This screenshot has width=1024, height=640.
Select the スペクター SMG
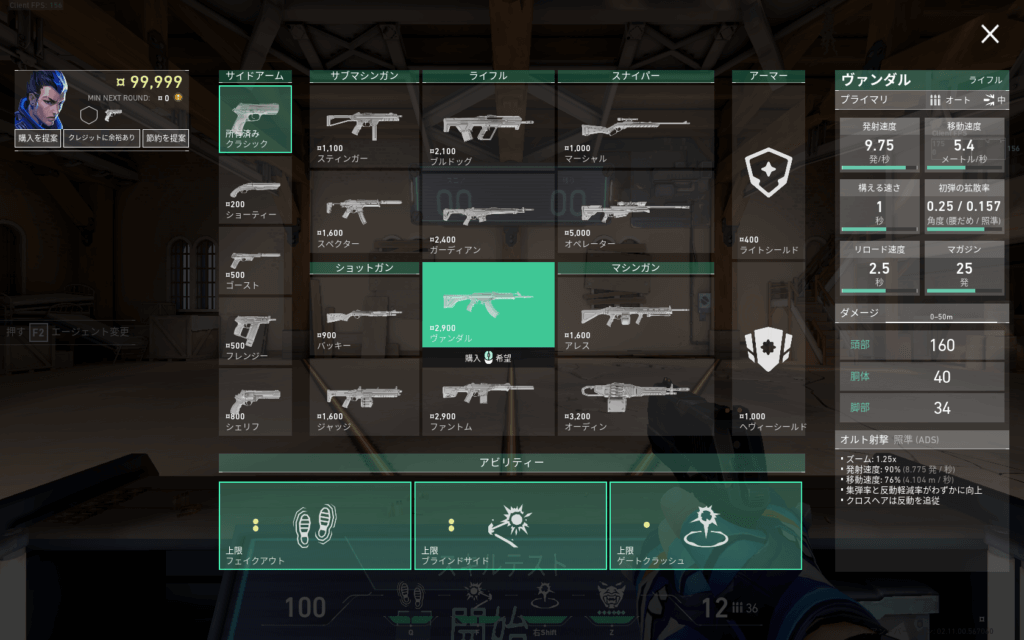[364, 212]
